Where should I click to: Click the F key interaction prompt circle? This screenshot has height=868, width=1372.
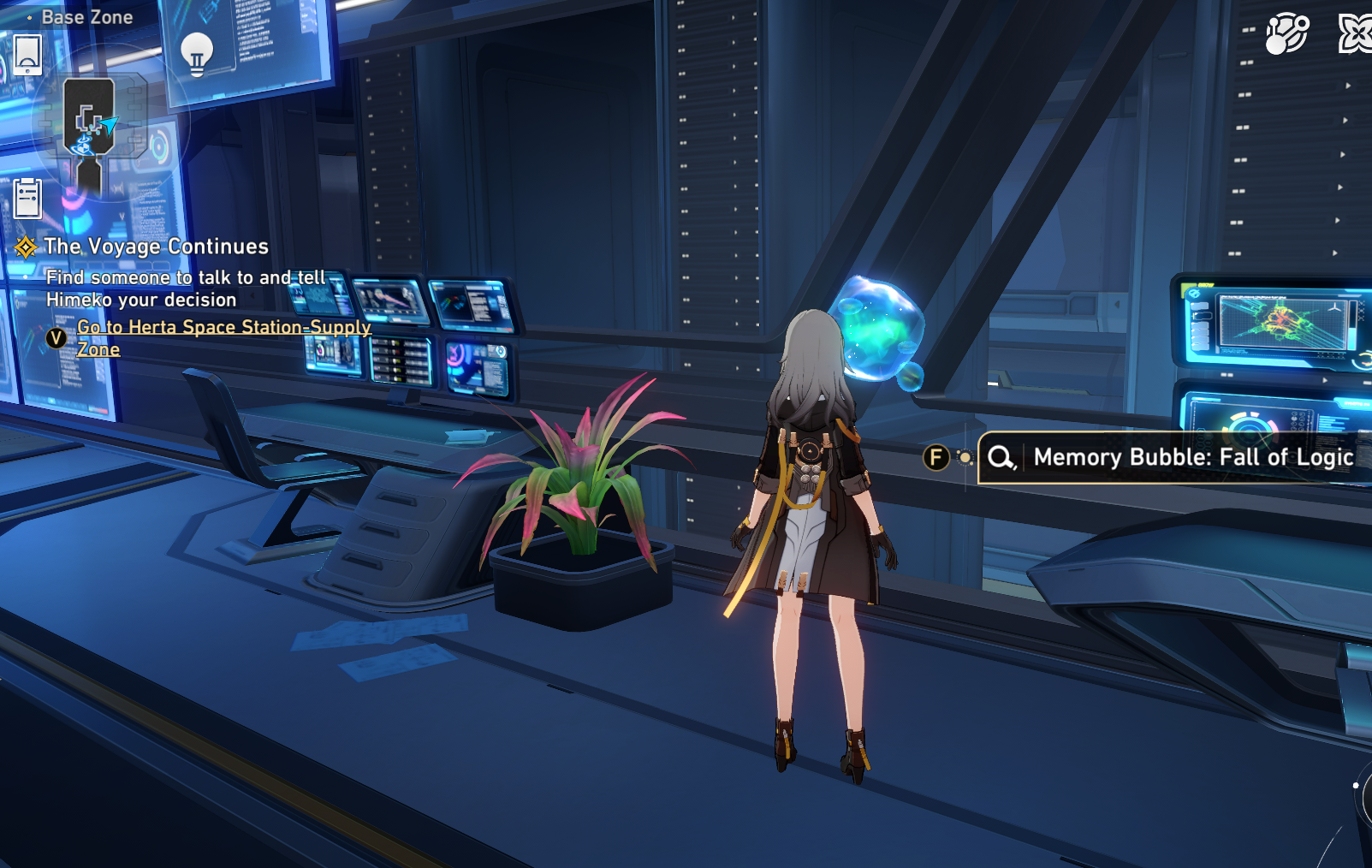click(936, 457)
